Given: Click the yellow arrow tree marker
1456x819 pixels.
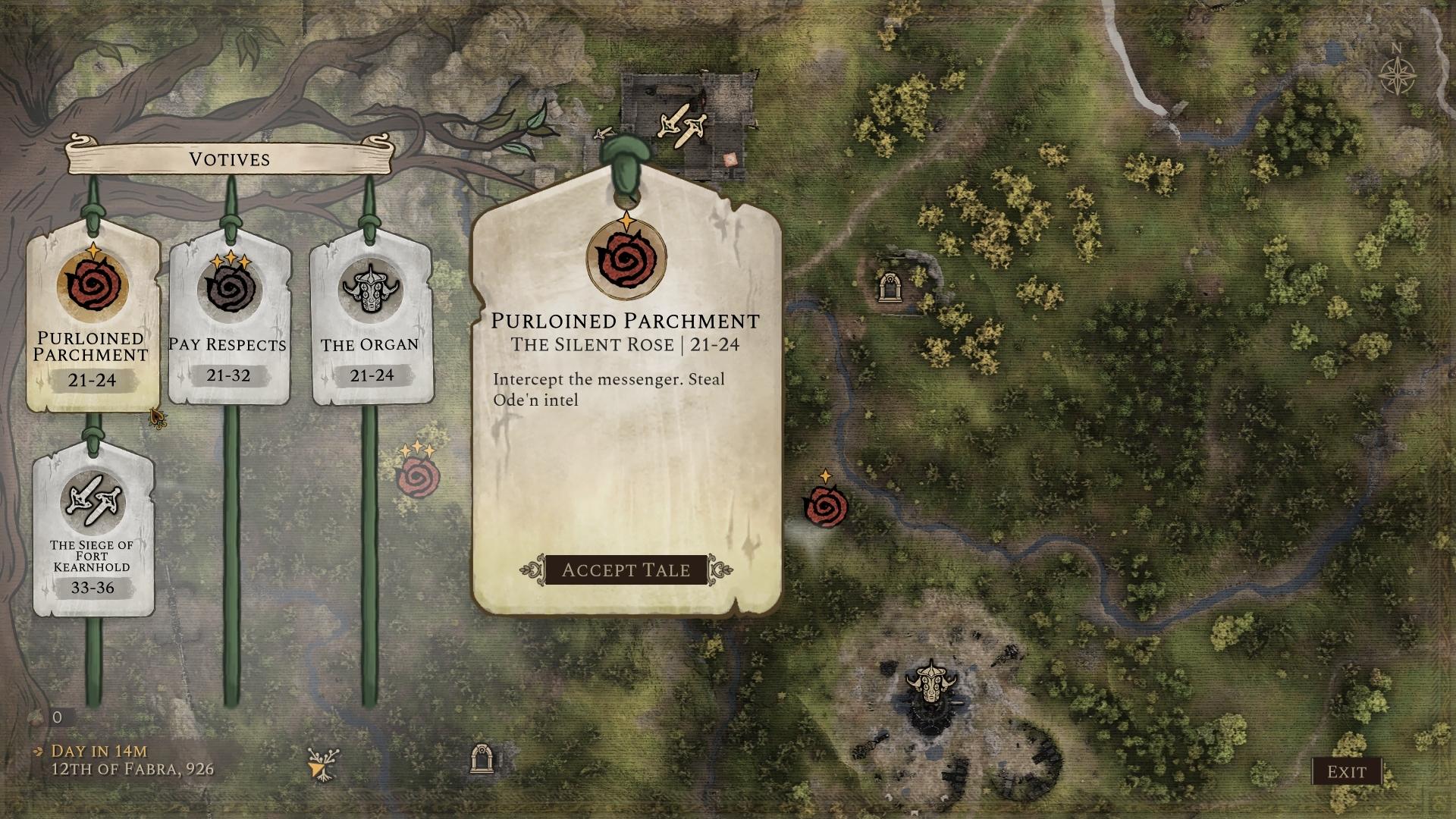Looking at the screenshot, I should pyautogui.click(x=324, y=764).
